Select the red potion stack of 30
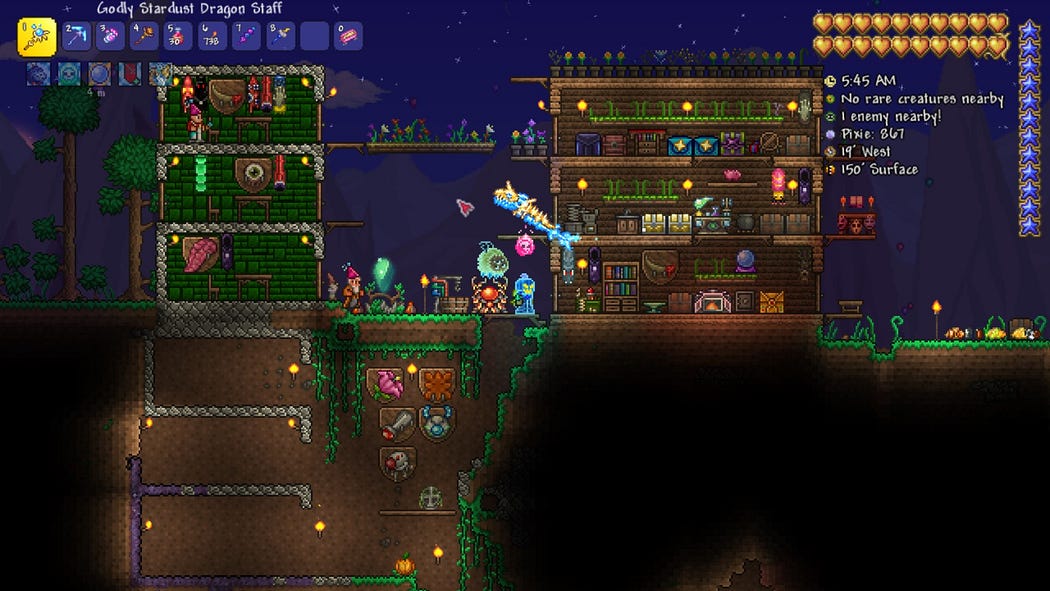This screenshot has height=591, width=1050. (179, 37)
